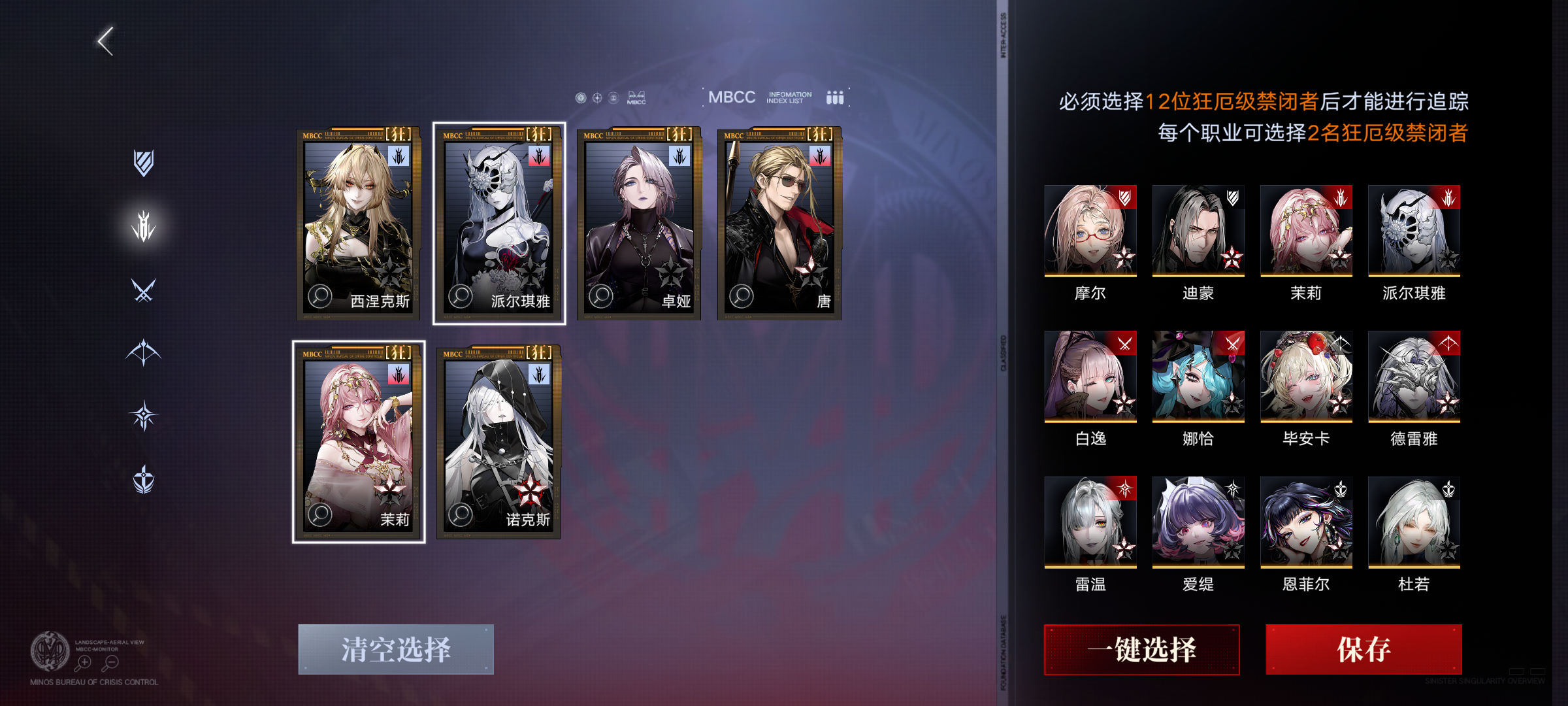Viewport: 1568px width, 706px height.
Task: Click the back arrow at top left
Action: point(105,41)
